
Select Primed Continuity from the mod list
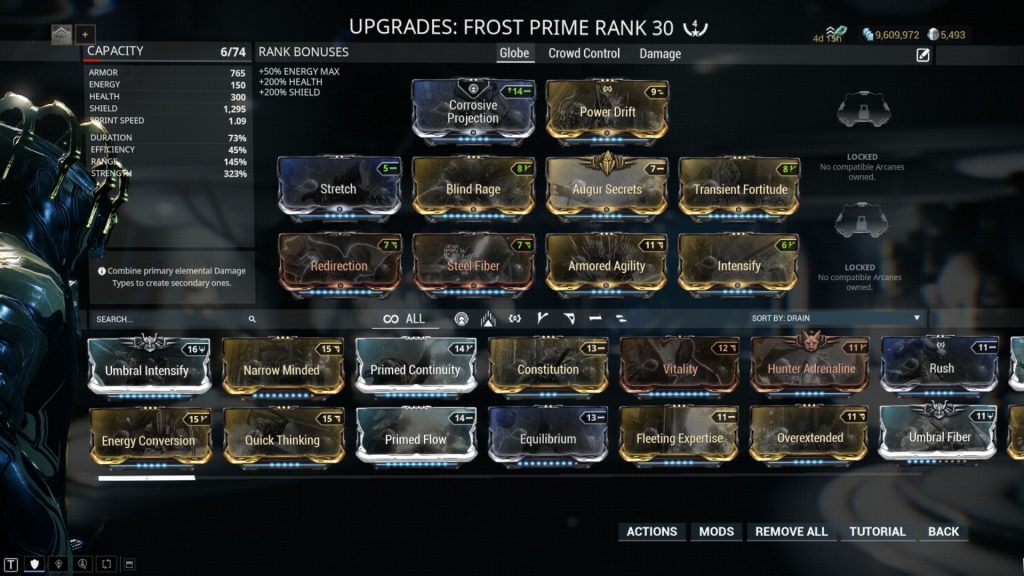415,369
